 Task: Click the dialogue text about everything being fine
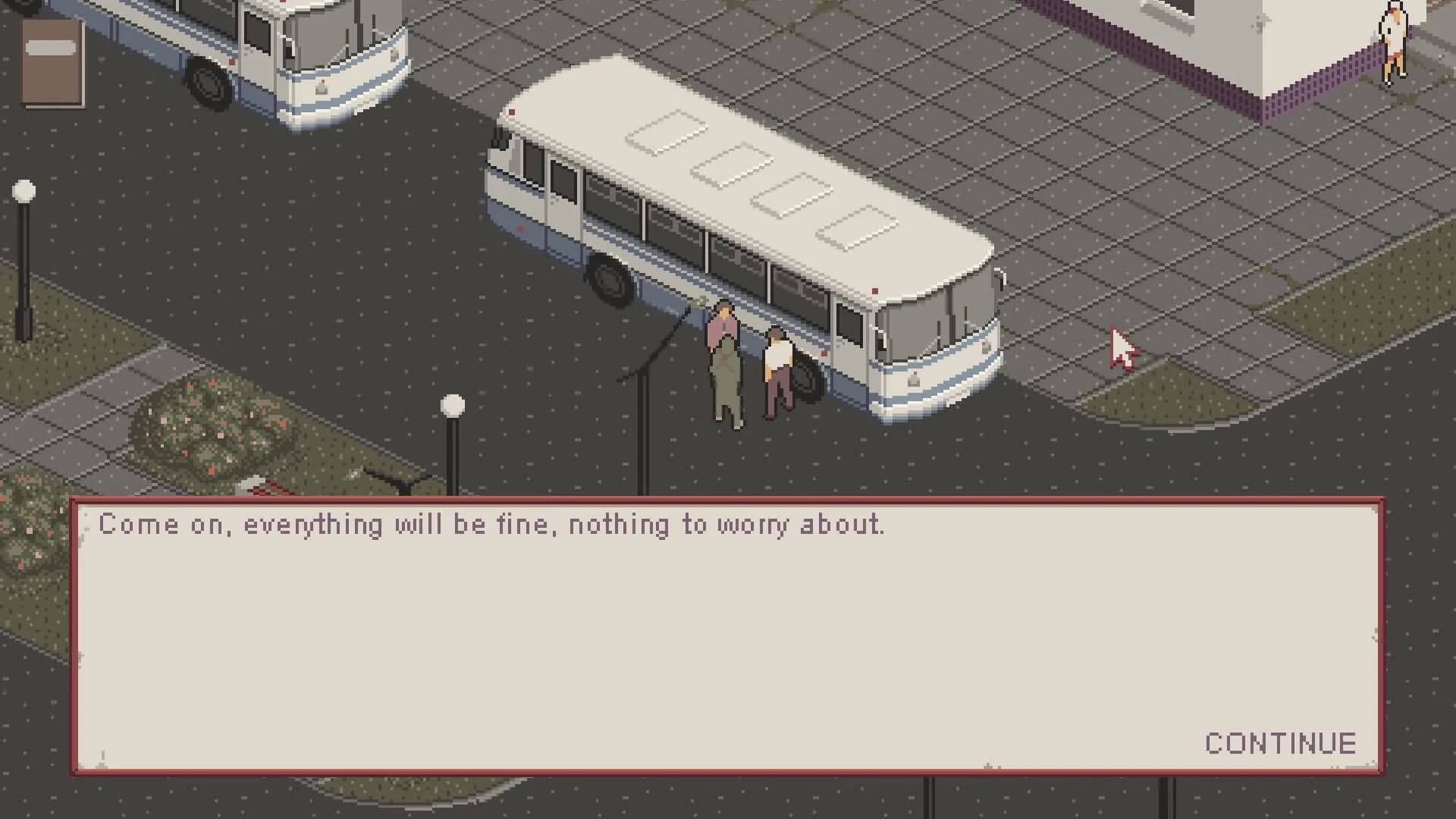point(493,525)
